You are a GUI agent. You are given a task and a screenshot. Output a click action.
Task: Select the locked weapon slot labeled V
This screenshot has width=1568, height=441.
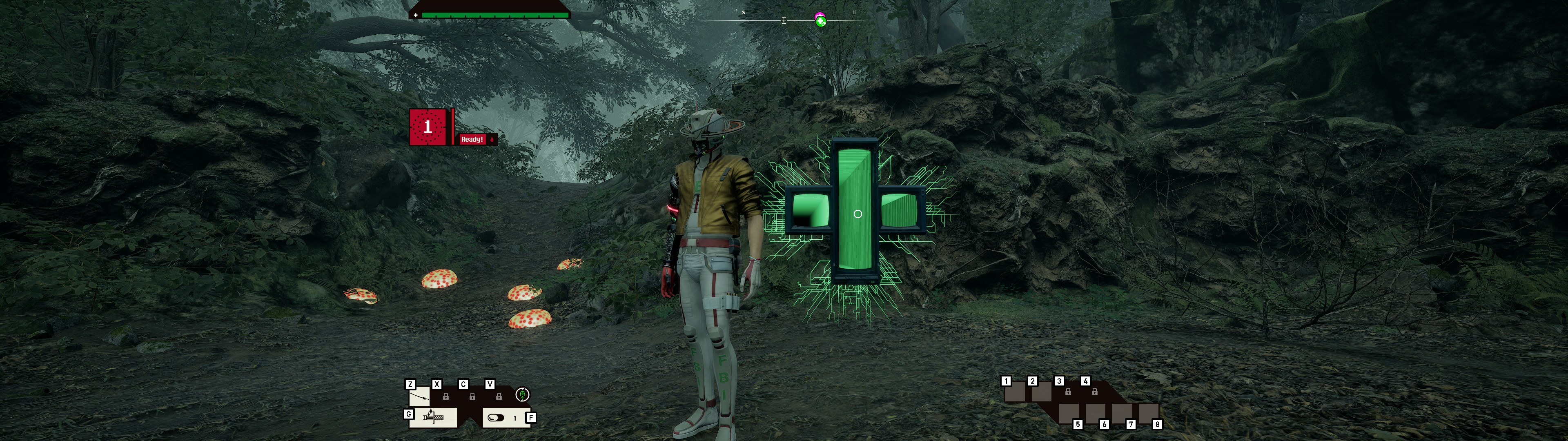[499, 396]
